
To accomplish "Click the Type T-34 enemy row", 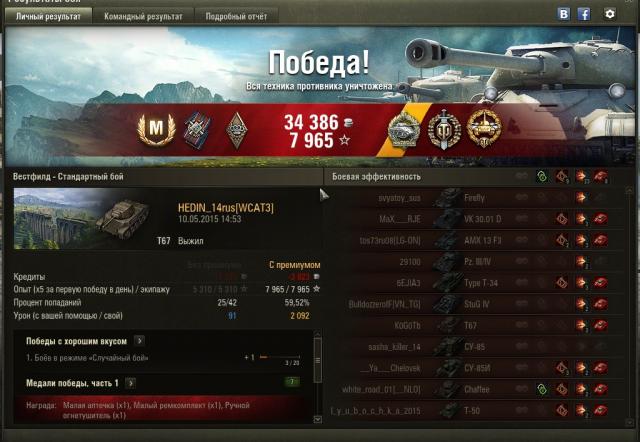I will click(470, 282).
